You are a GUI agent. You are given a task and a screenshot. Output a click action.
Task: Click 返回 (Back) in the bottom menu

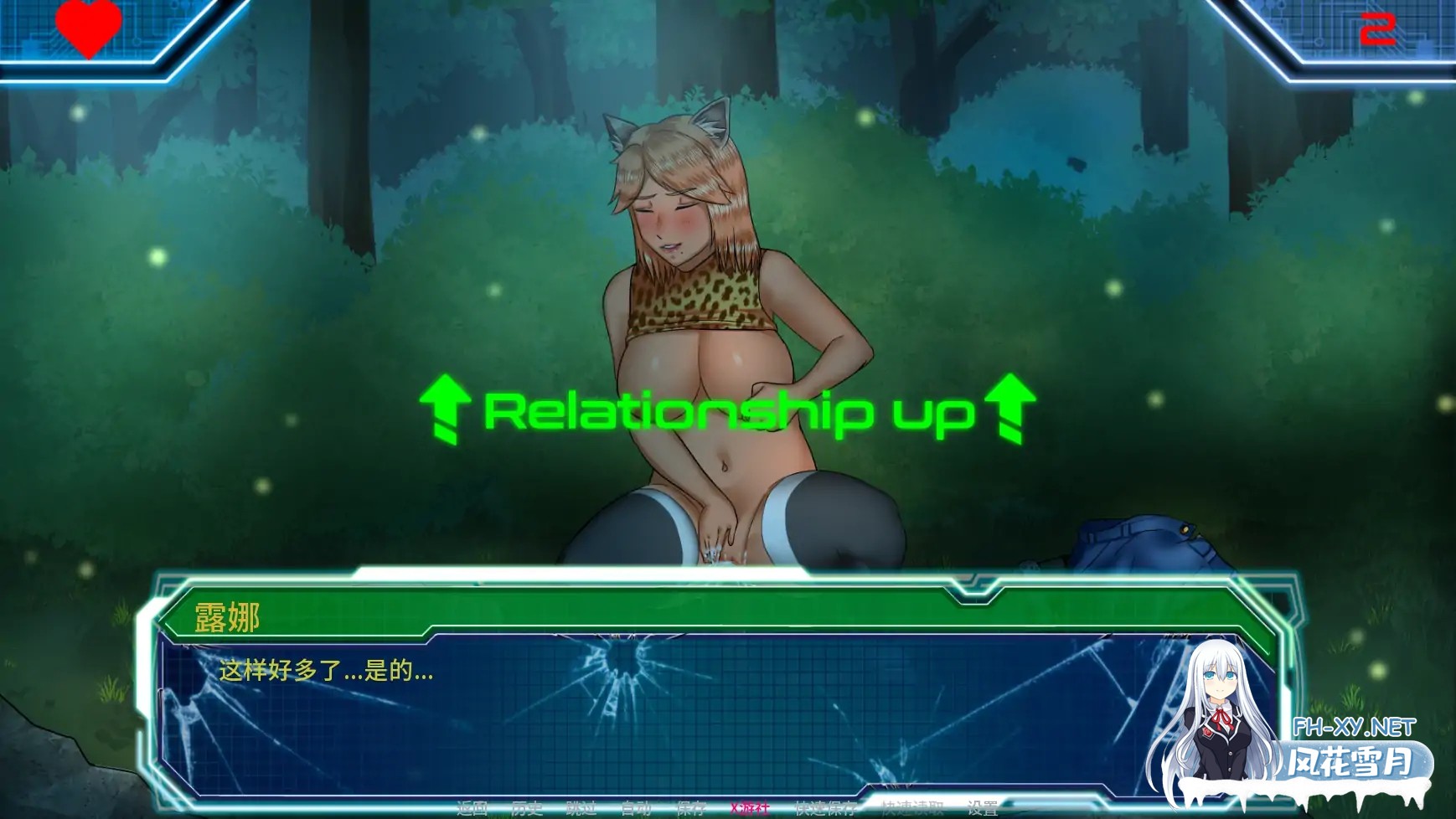click(x=472, y=808)
